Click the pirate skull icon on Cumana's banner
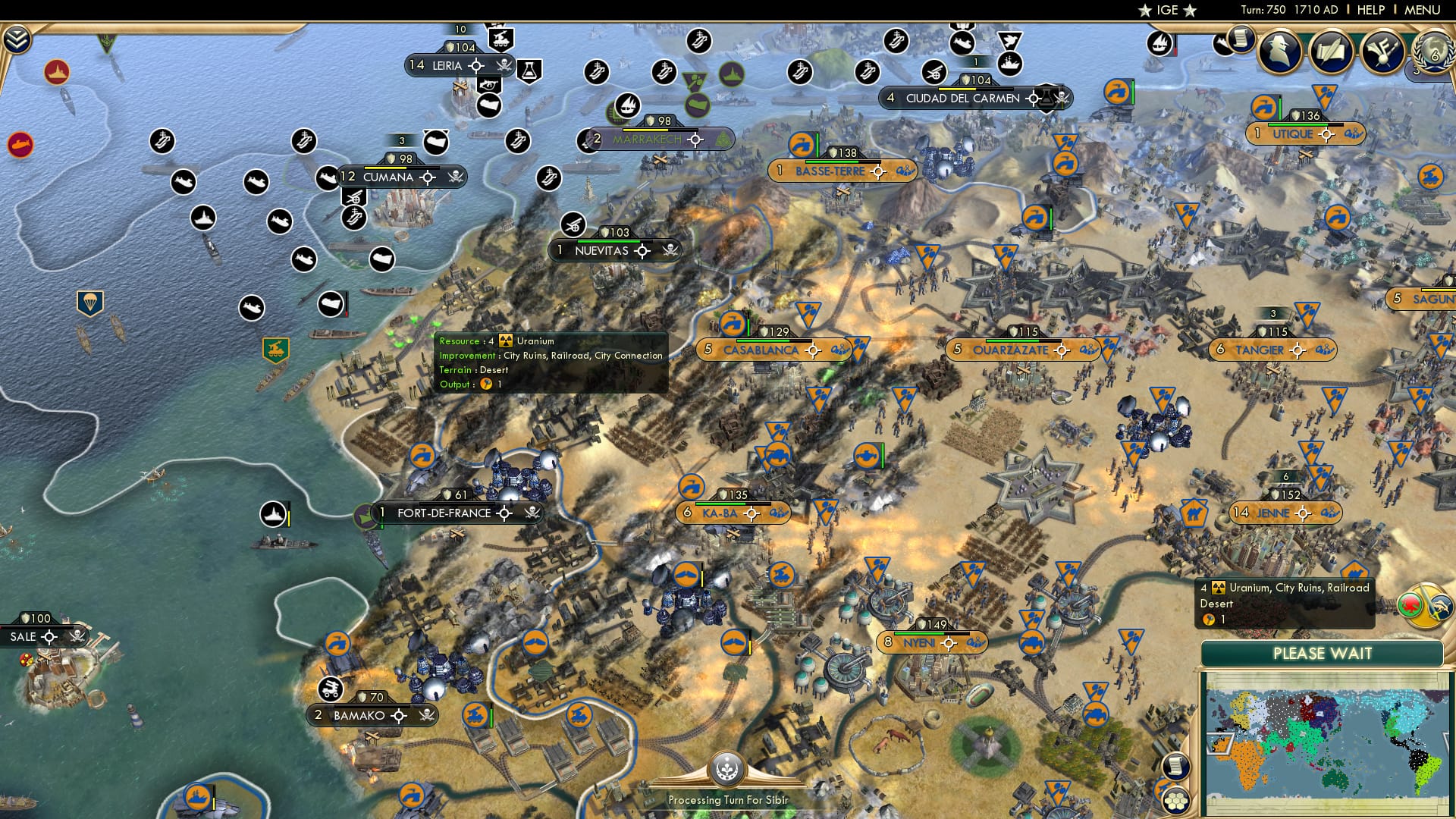This screenshot has width=1456, height=819. pyautogui.click(x=456, y=176)
